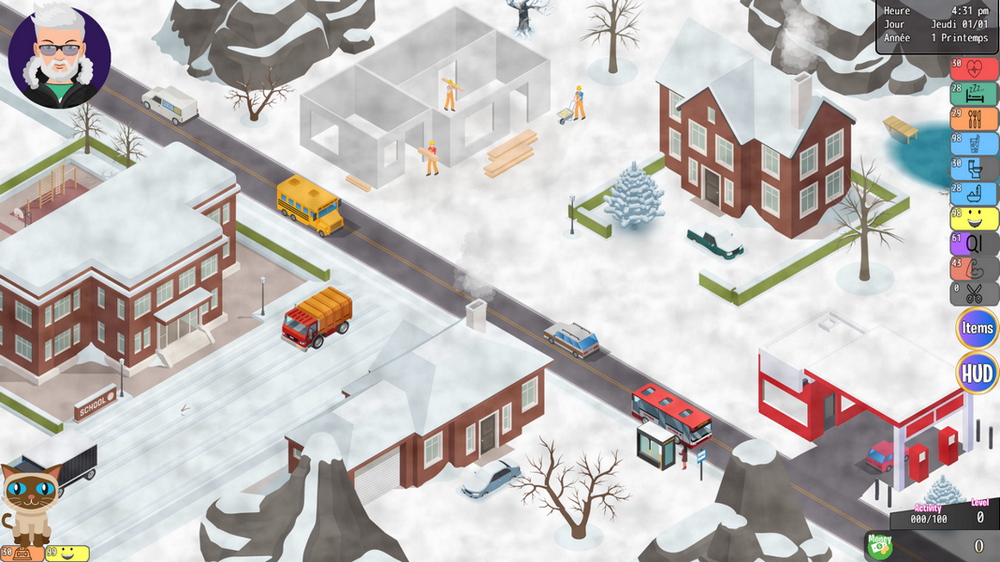
Task: Select the toilet need indicator
Action: 973,168
